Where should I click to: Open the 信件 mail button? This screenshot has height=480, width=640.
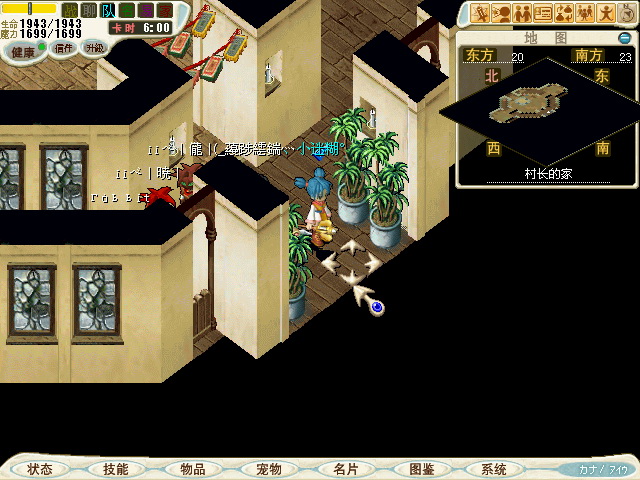[x=63, y=48]
